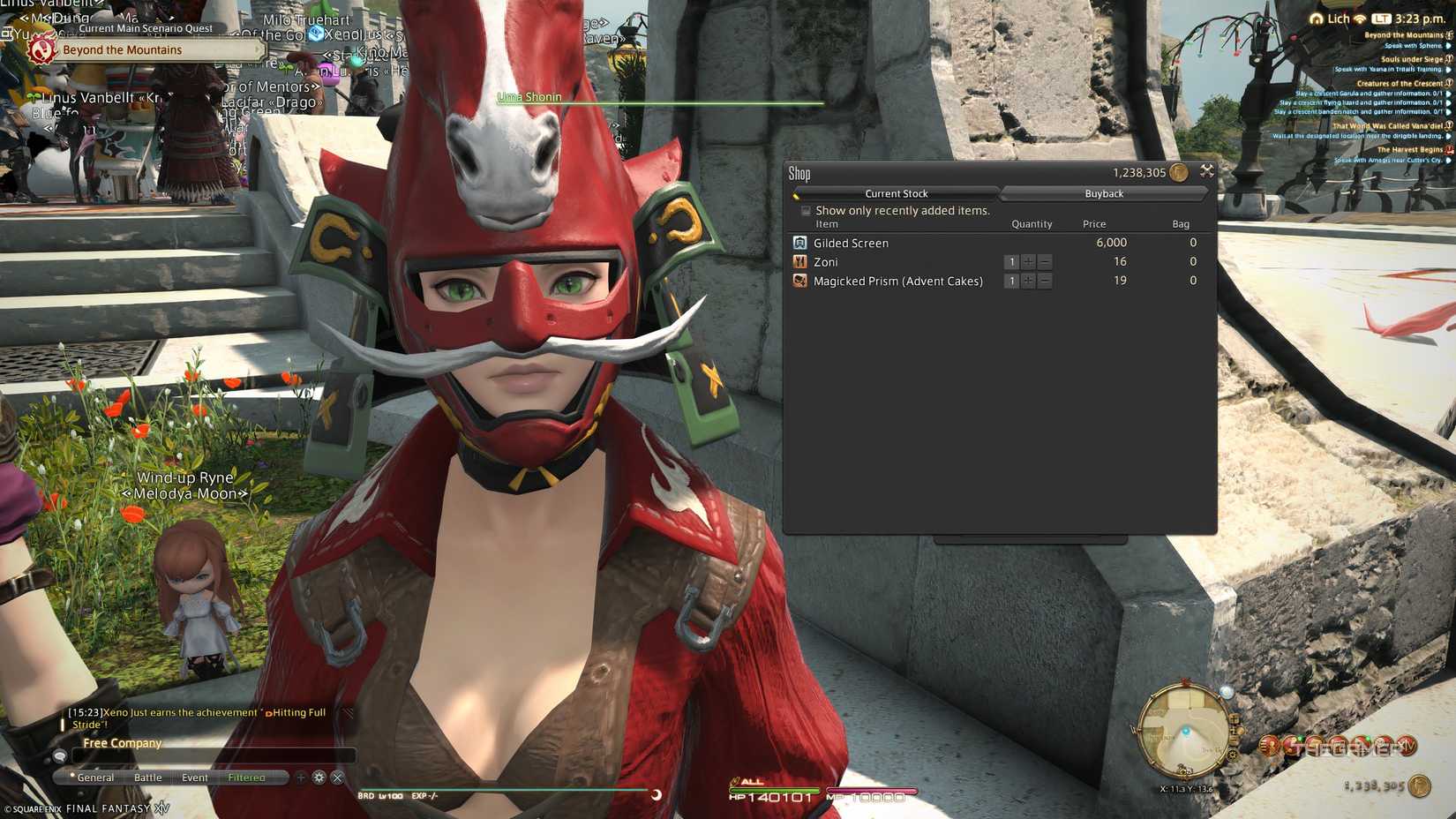Viewport: 1456px width, 819px height.
Task: Switch to the Buyback tab
Action: 1104,193
